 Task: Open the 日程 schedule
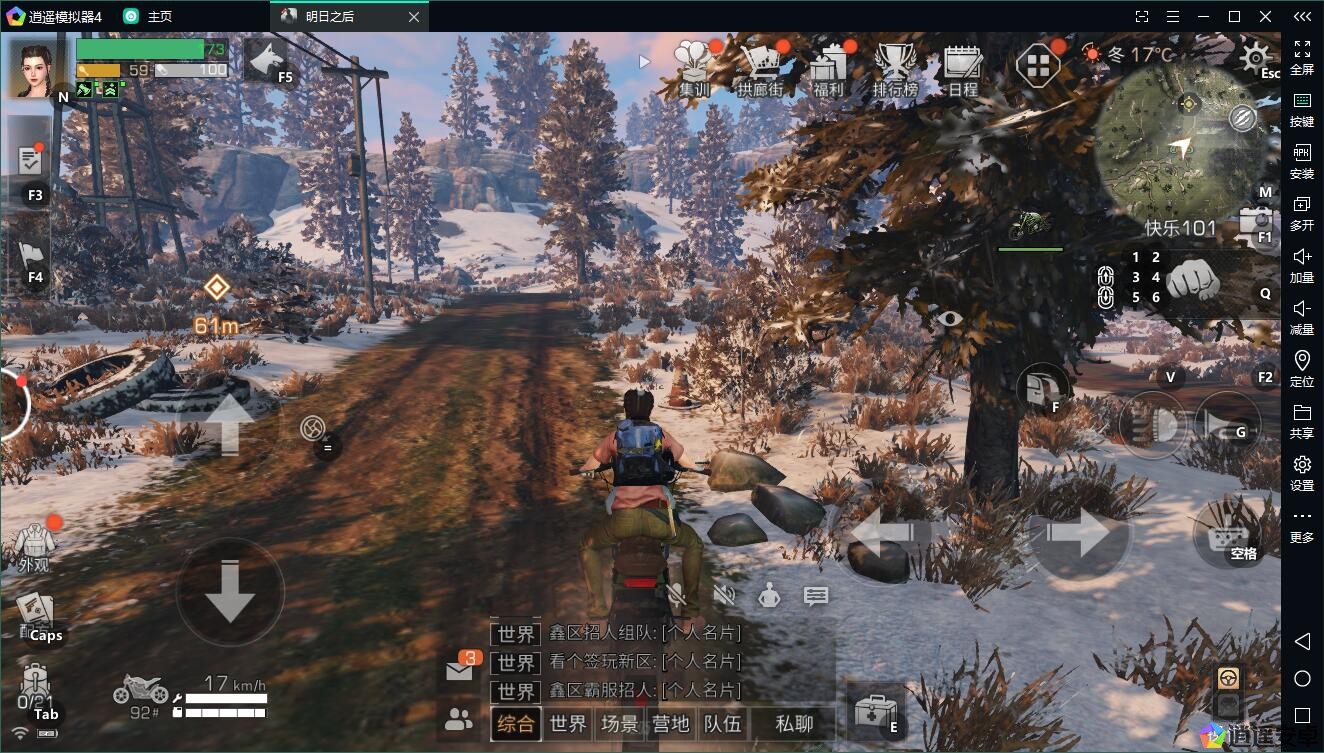pyautogui.click(x=963, y=68)
